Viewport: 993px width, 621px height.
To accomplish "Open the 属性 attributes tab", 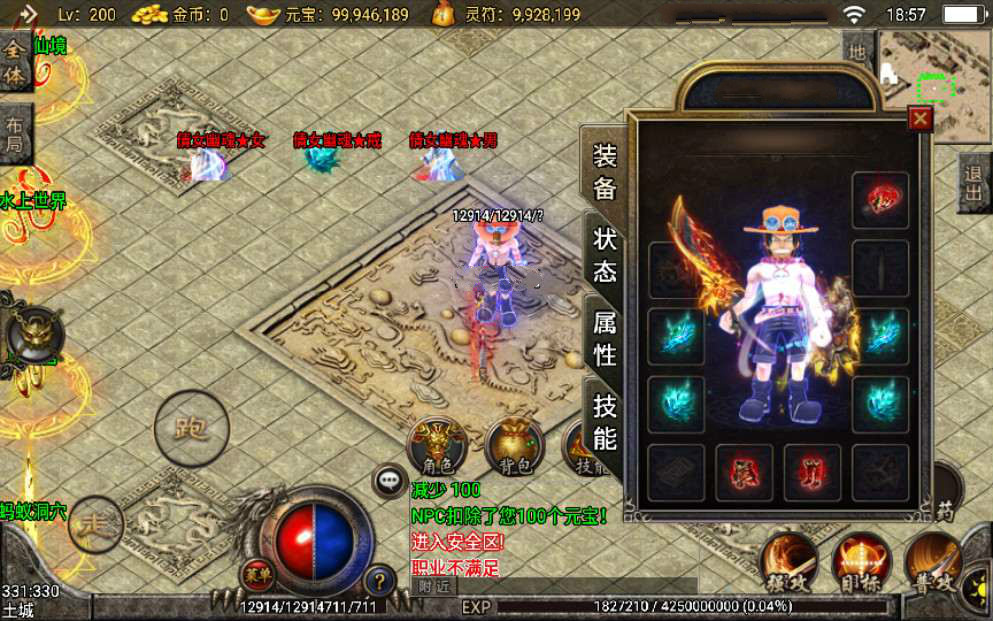I will pos(605,337).
